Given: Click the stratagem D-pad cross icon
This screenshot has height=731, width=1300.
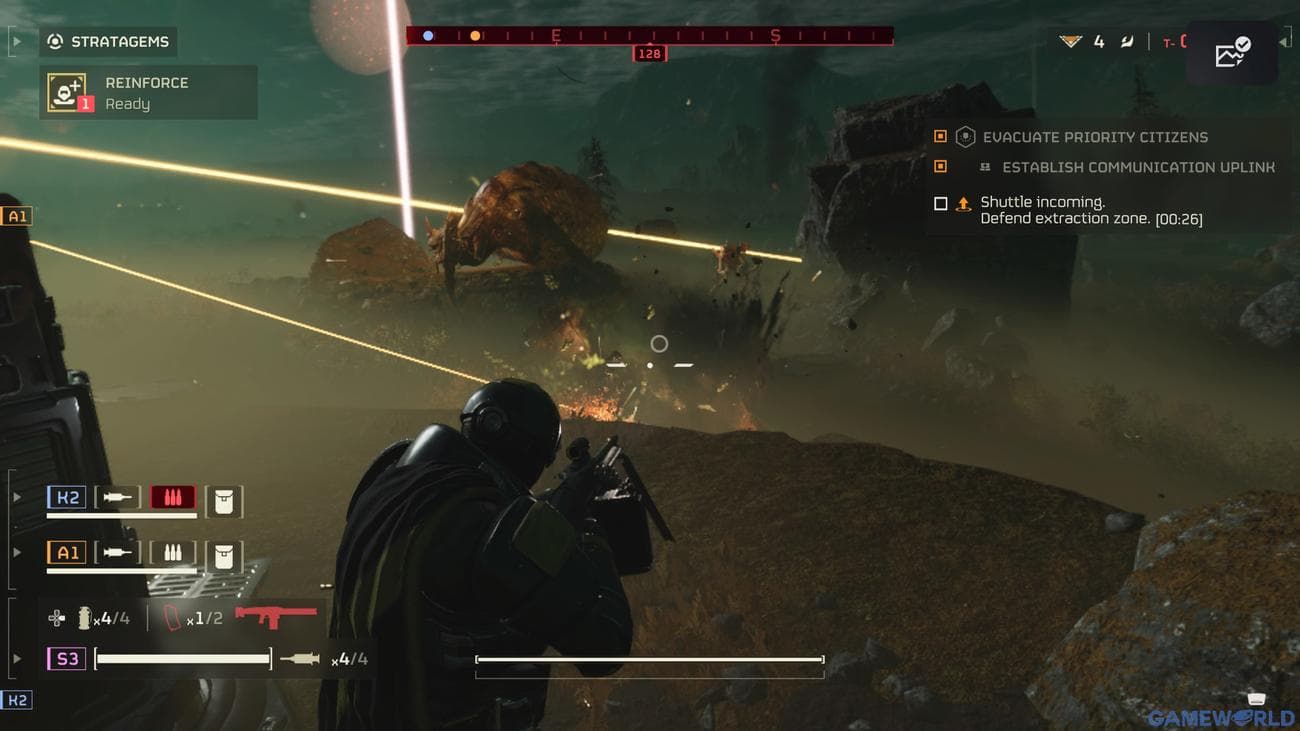Looking at the screenshot, I should [x=58, y=616].
